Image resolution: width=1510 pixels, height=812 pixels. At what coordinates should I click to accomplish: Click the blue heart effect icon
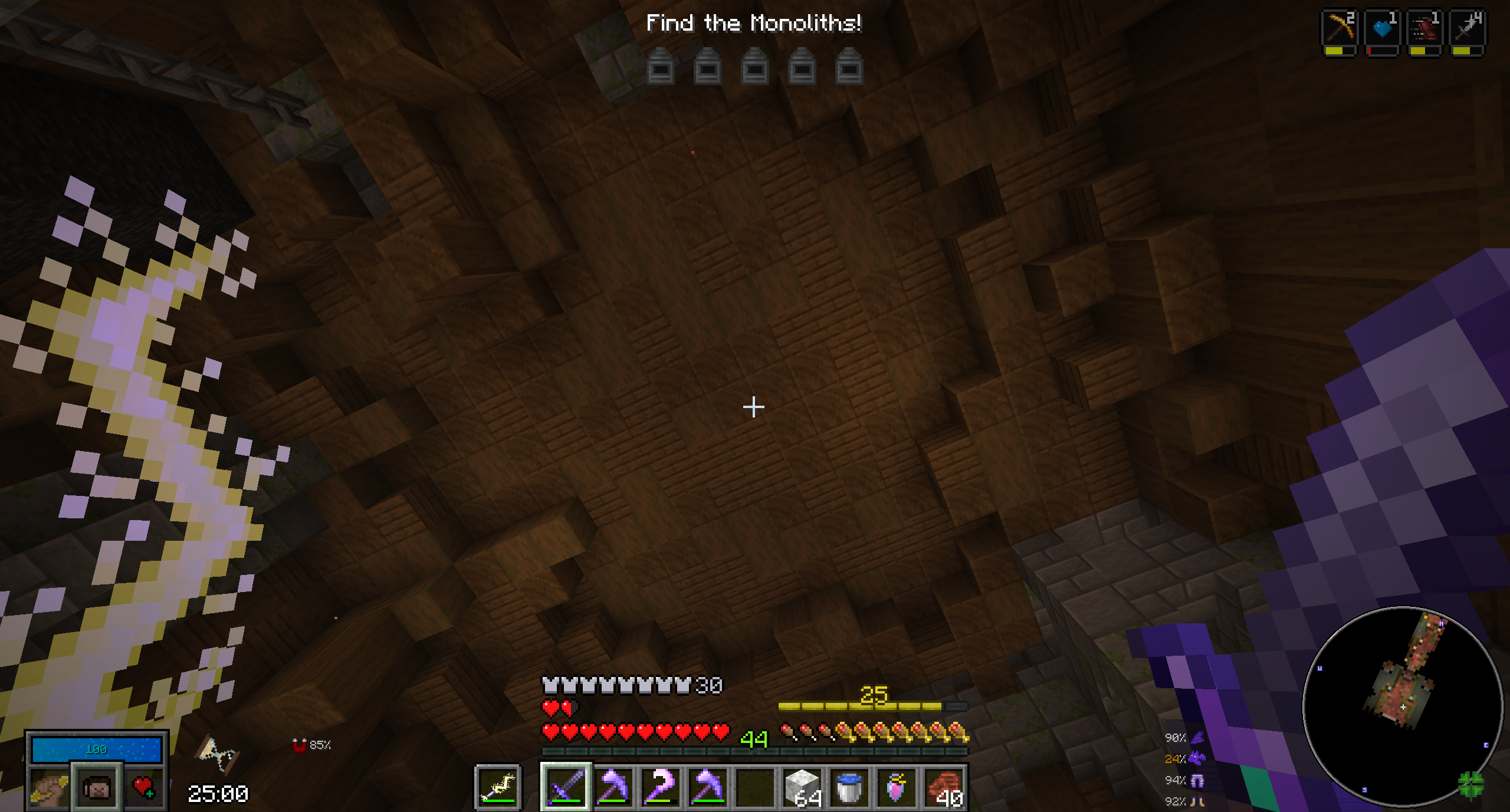click(1383, 28)
